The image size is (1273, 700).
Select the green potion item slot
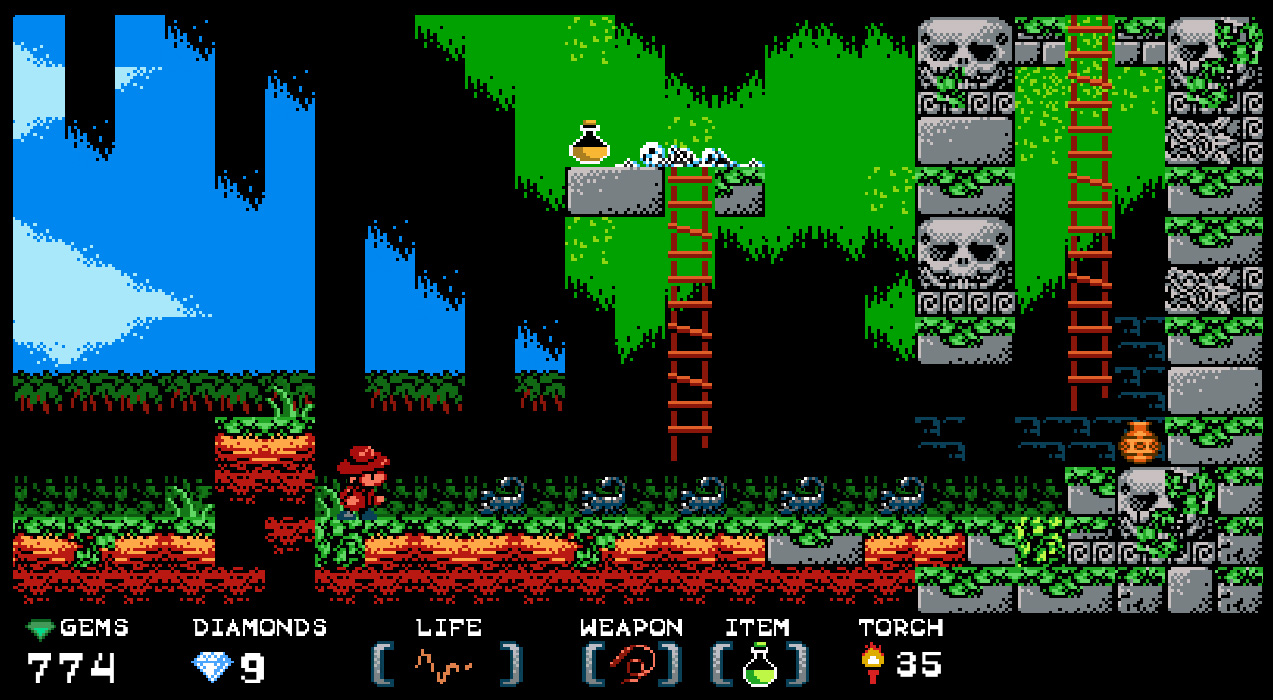click(759, 664)
